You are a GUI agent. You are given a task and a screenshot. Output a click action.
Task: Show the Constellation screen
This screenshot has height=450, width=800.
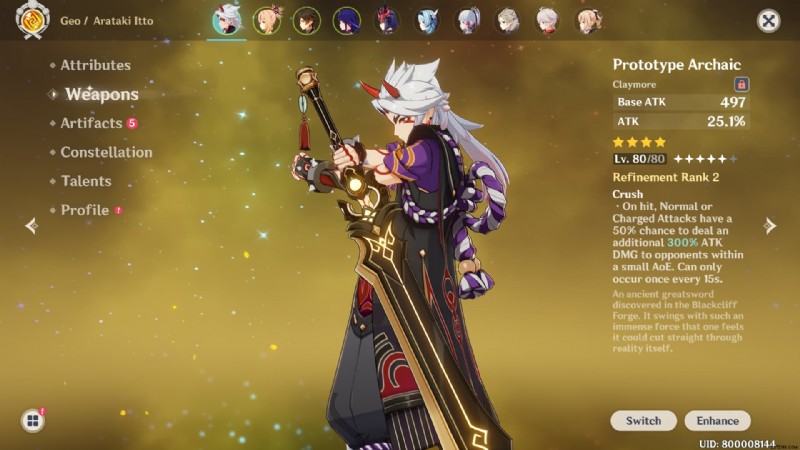pos(106,152)
